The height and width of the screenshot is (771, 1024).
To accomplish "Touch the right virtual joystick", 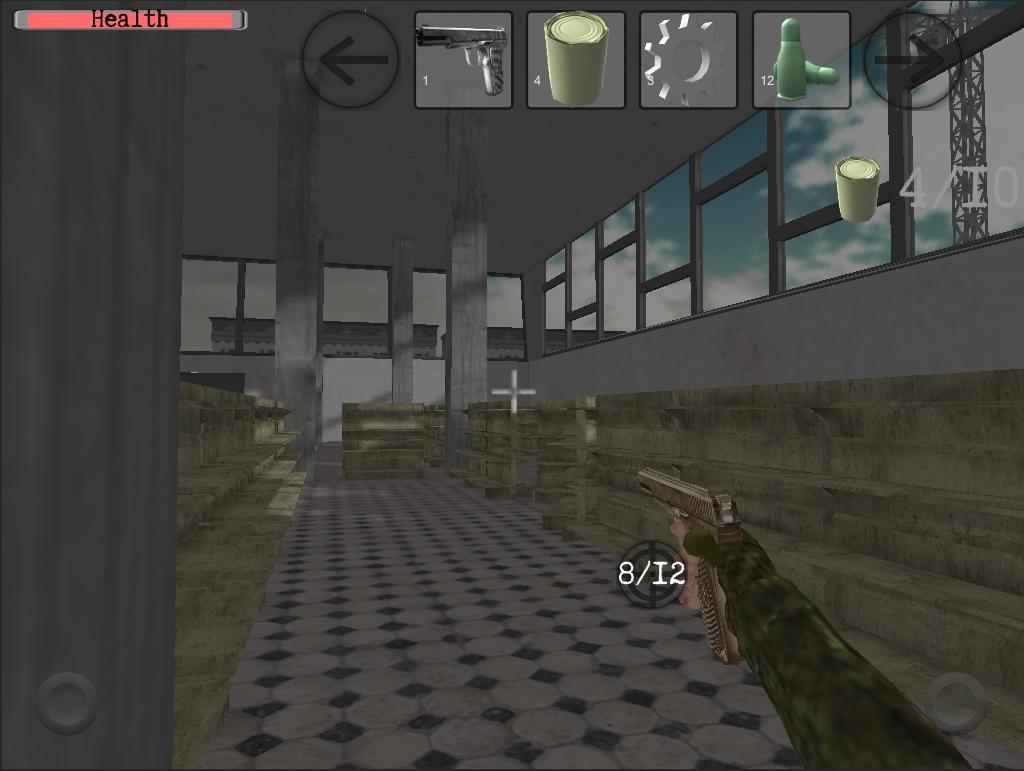I will [955, 702].
